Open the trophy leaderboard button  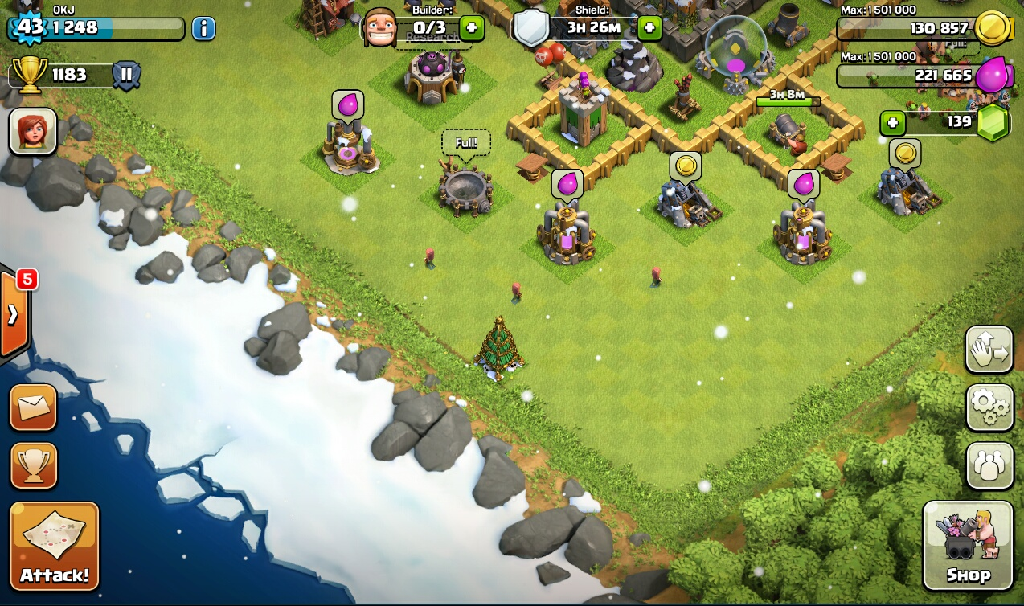[33, 465]
